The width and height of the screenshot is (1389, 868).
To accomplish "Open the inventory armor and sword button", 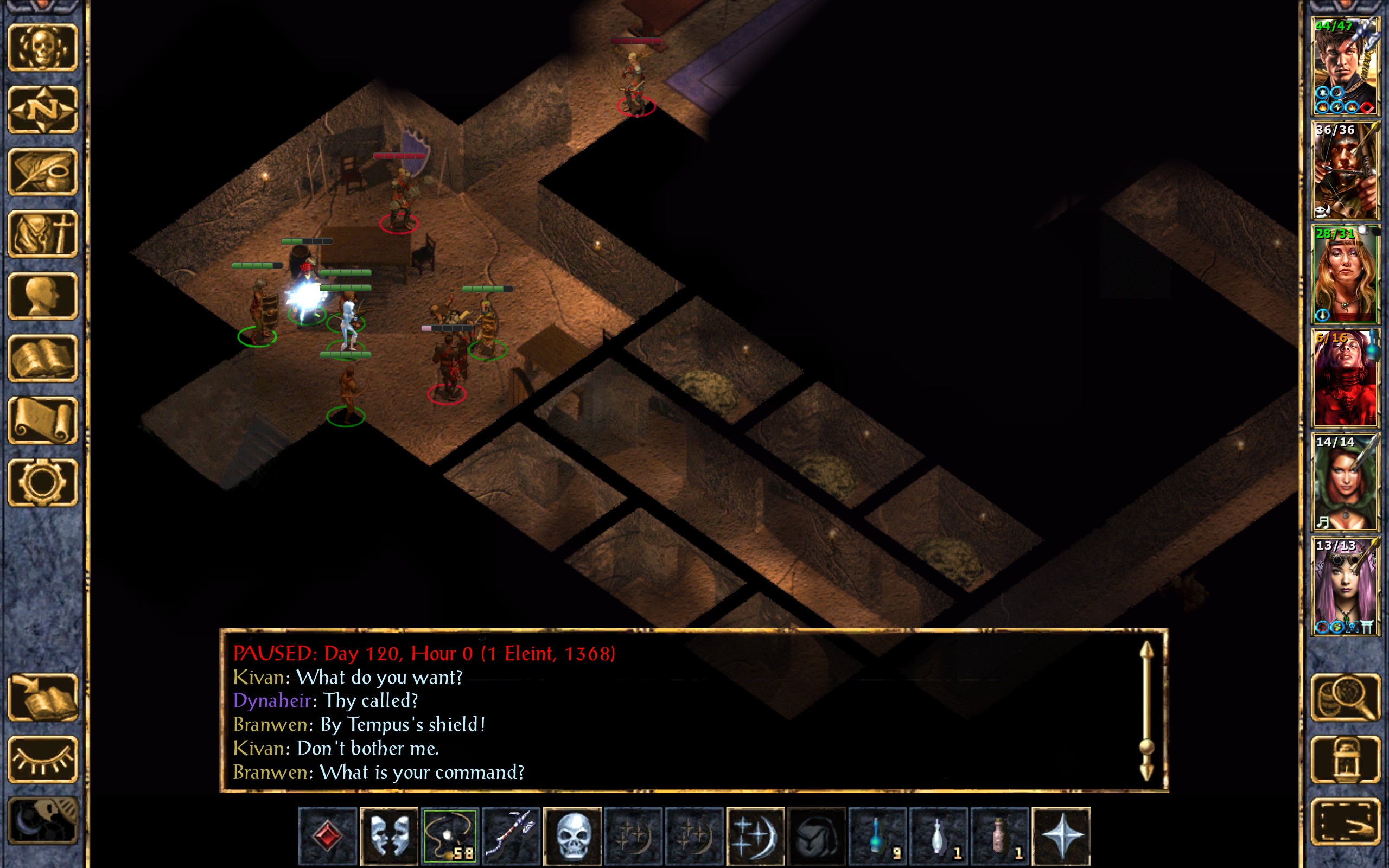I will (x=43, y=234).
